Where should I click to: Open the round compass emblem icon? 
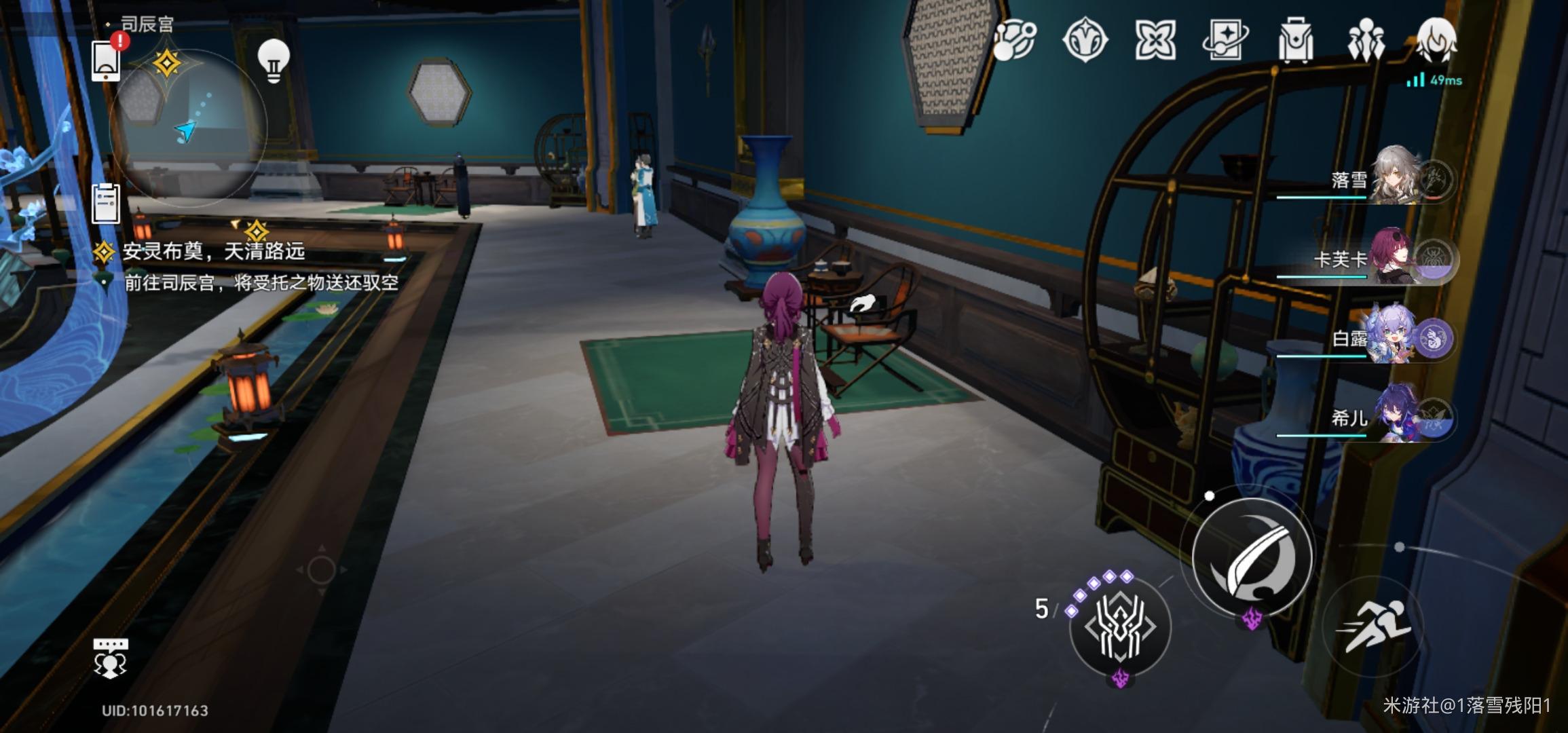(x=1084, y=40)
